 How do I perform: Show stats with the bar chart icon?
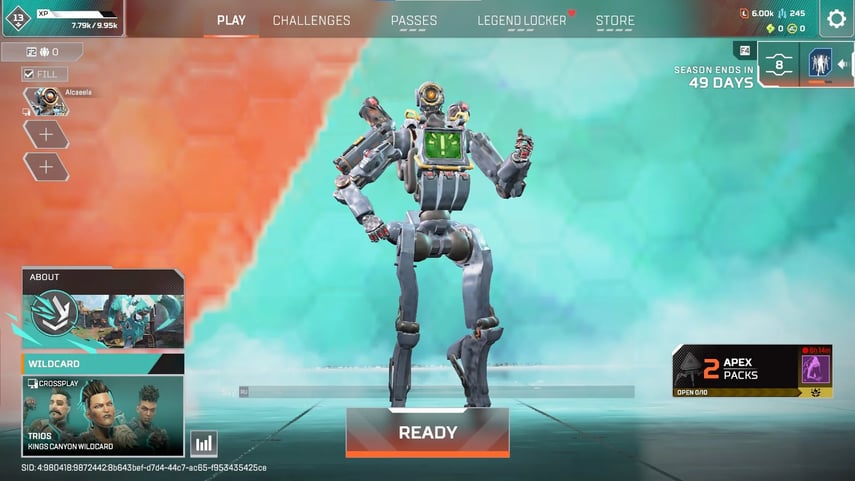point(204,443)
